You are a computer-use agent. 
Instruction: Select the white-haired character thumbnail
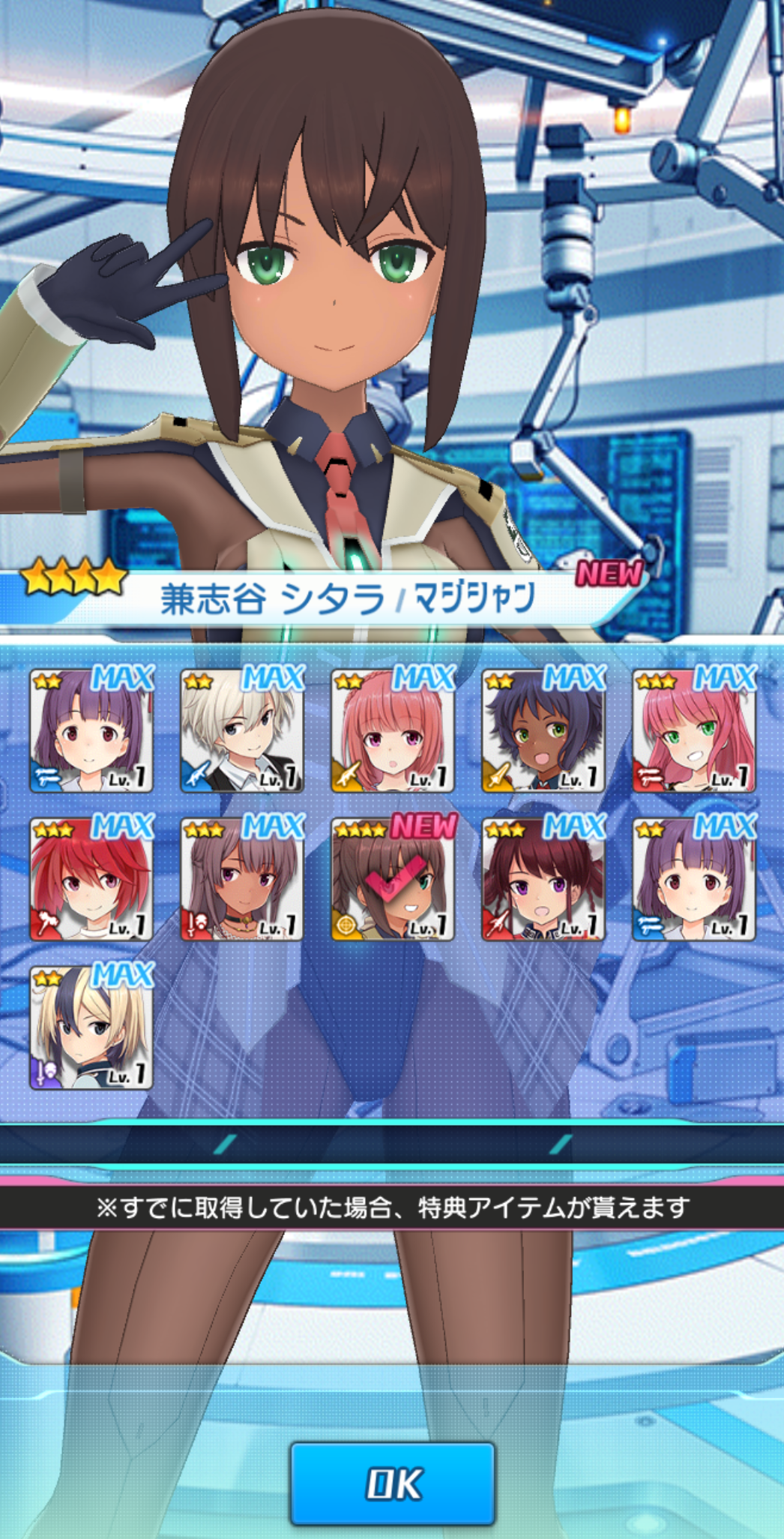click(x=242, y=731)
